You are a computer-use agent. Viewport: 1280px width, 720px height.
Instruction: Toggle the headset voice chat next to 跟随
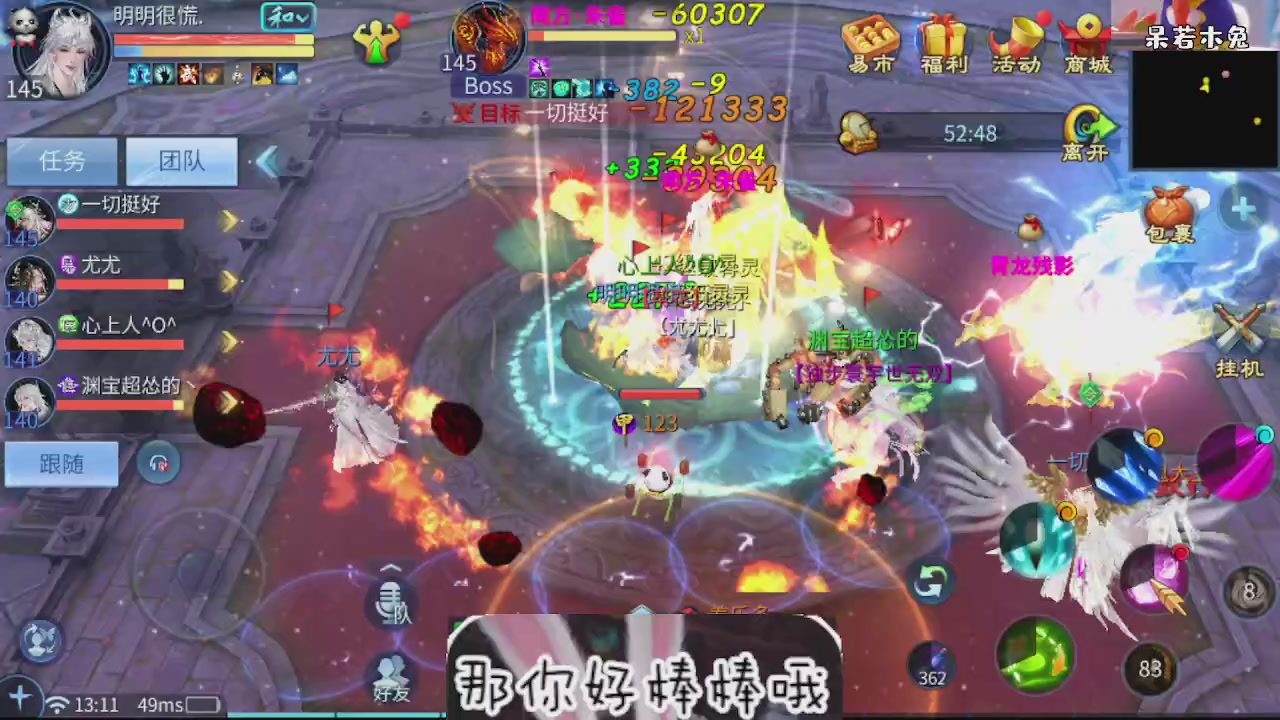[160, 463]
